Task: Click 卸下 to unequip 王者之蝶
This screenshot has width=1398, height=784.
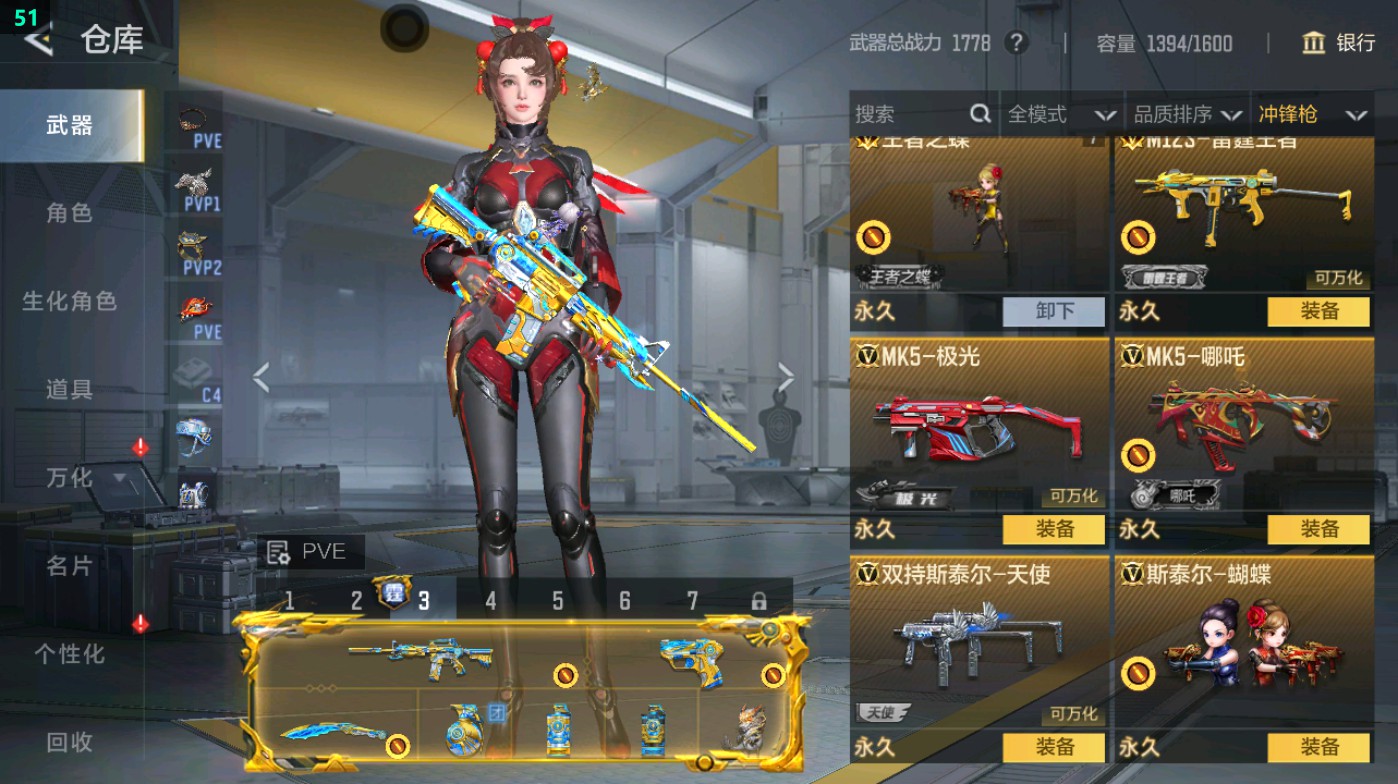Action: (1052, 312)
